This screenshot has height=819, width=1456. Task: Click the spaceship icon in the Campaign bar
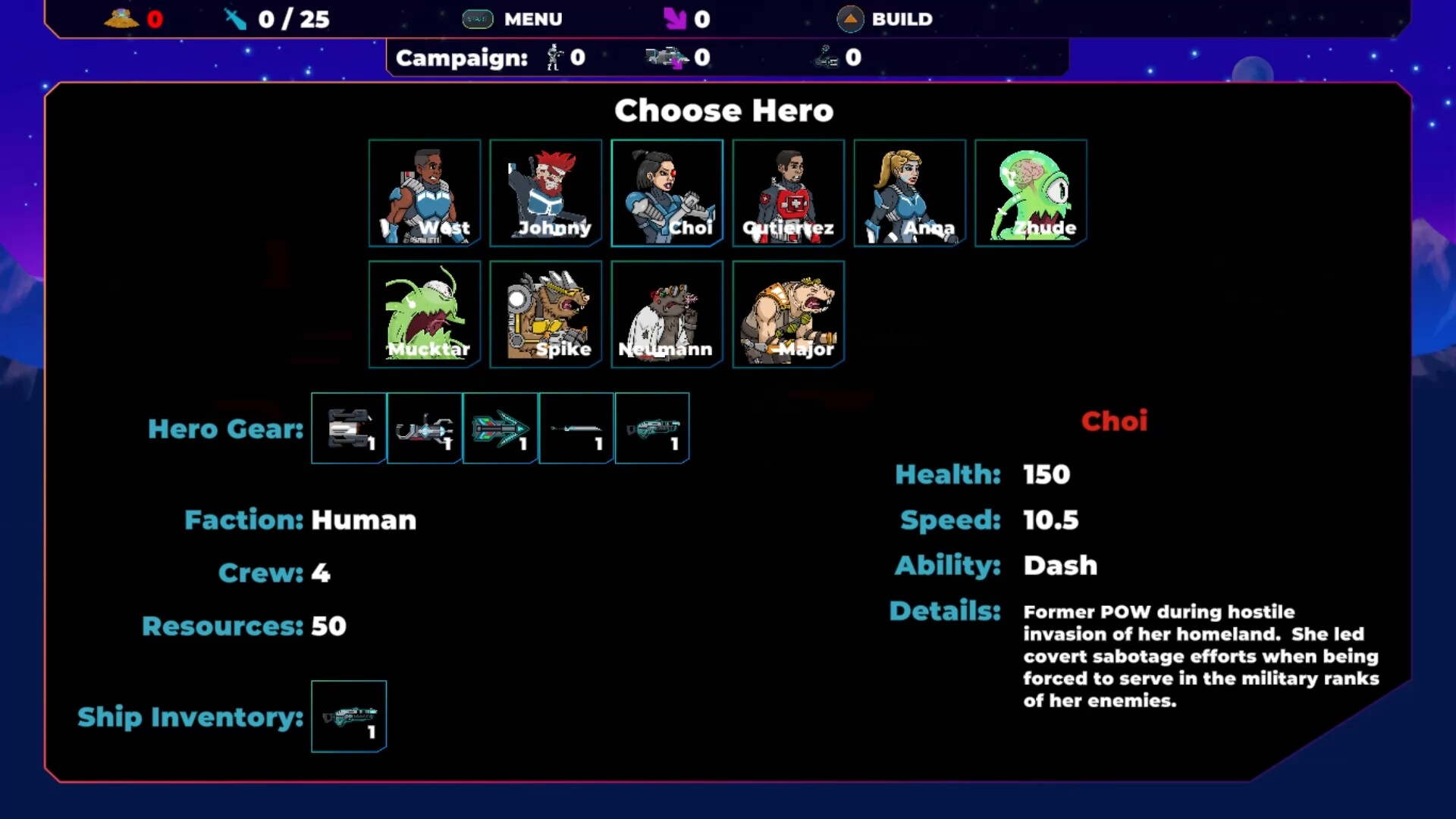(x=667, y=57)
